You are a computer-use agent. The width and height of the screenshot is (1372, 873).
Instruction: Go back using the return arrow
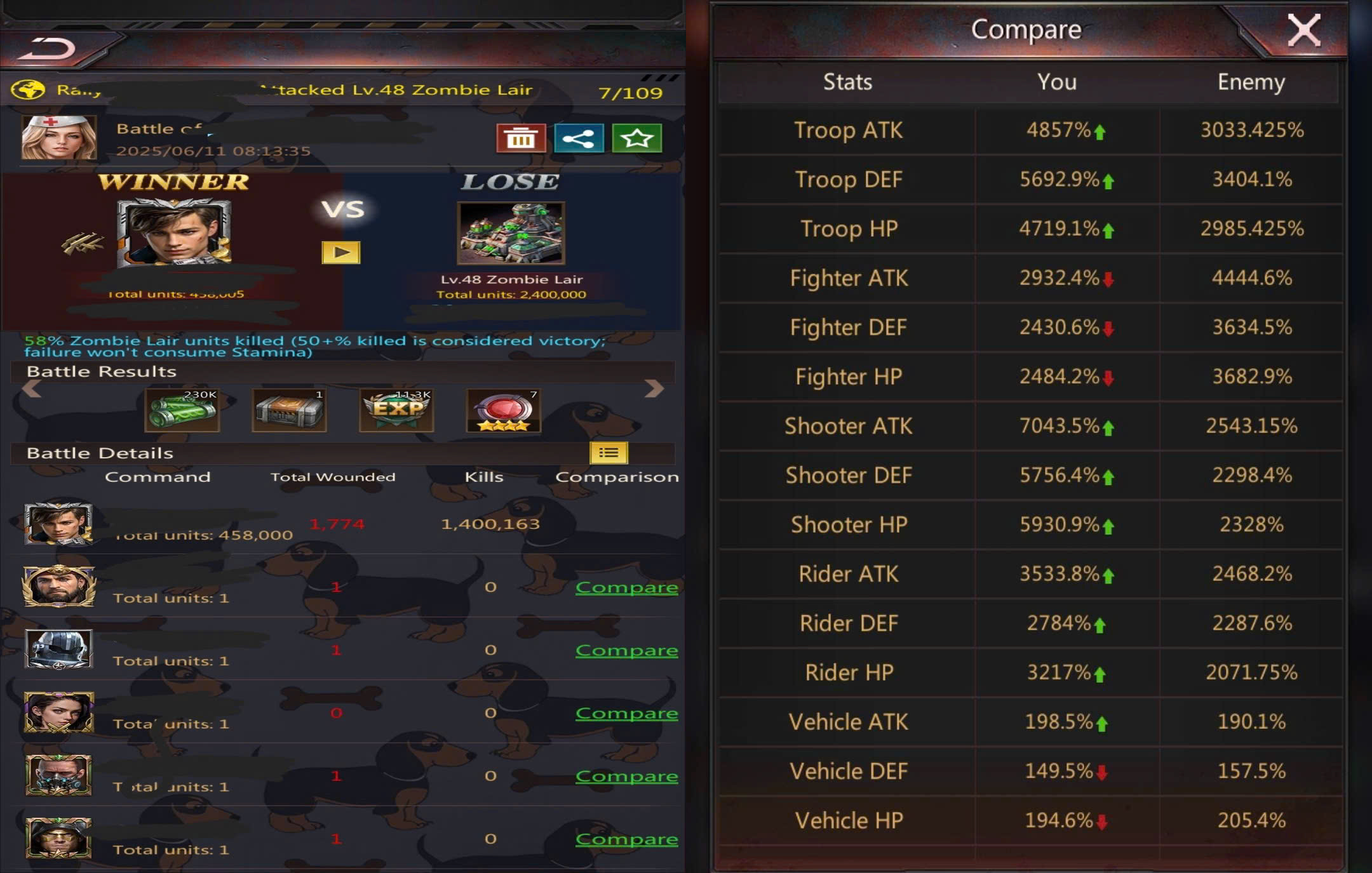pyautogui.click(x=48, y=48)
